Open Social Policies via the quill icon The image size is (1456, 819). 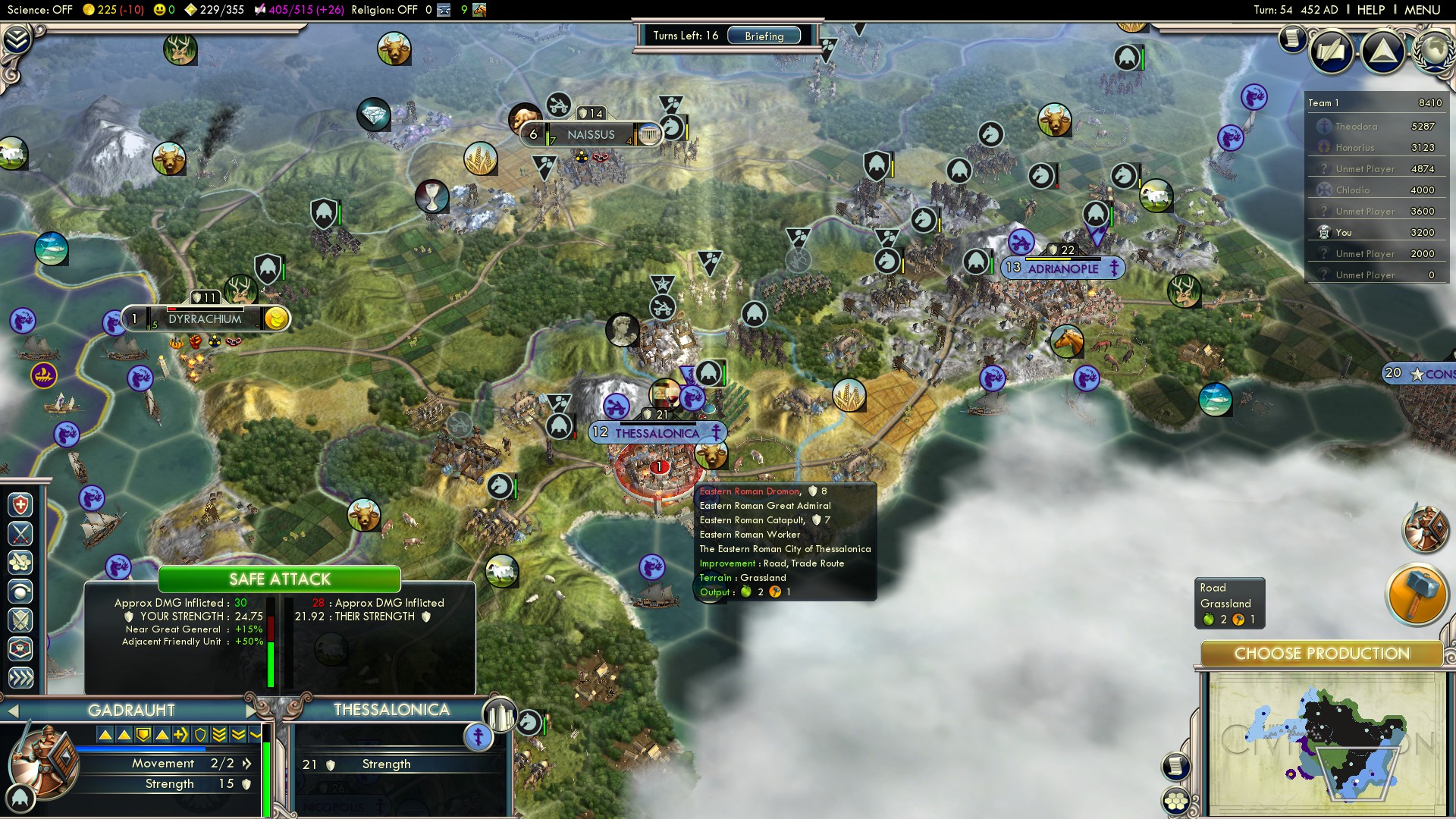tap(1331, 52)
